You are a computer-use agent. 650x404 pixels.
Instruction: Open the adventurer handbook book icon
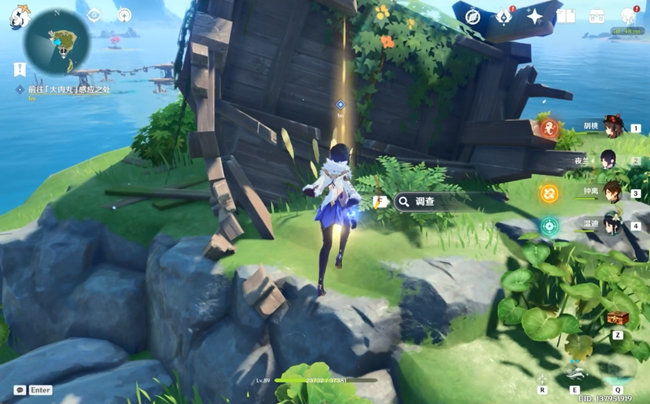(566, 16)
